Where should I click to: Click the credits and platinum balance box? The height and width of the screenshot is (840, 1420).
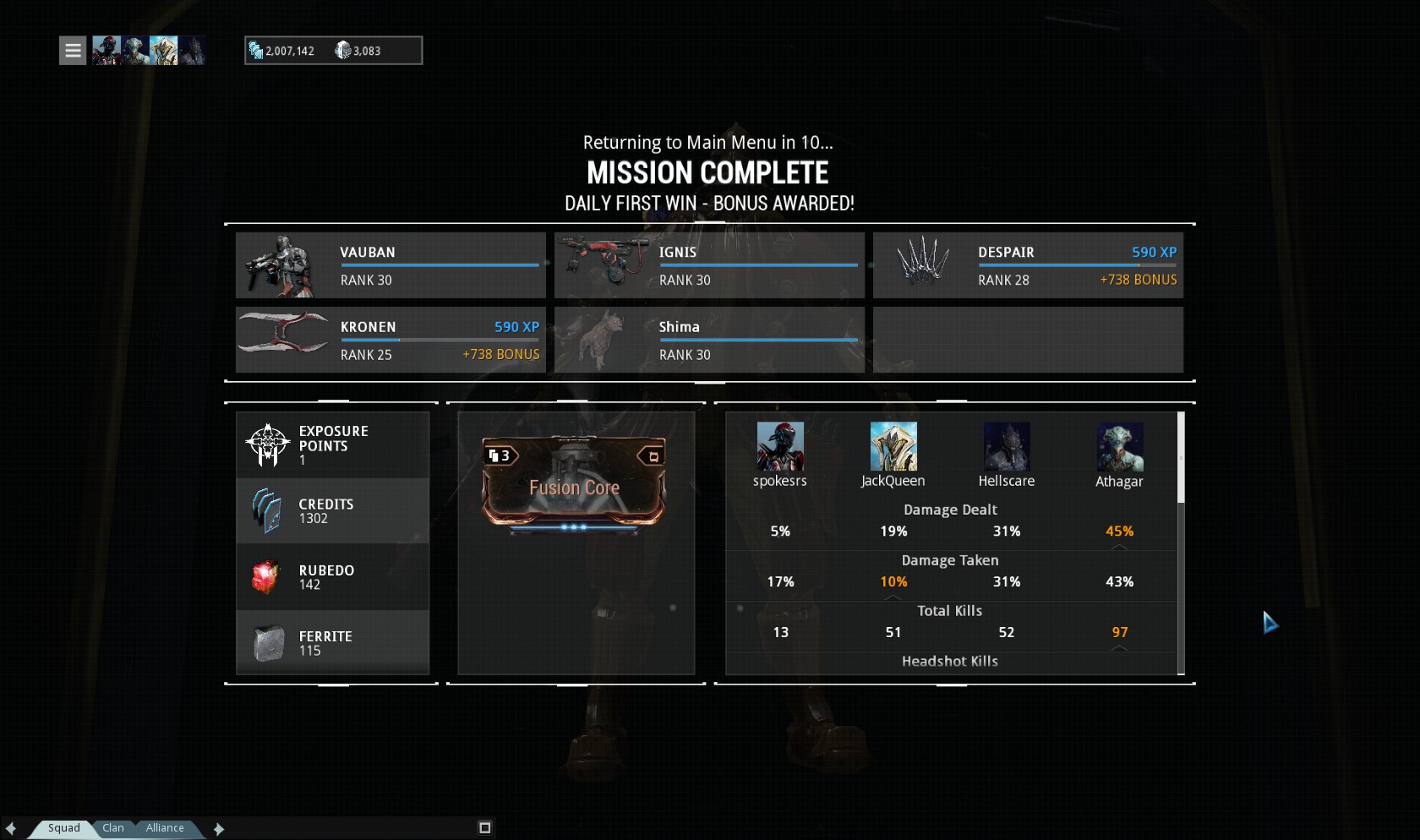point(333,51)
